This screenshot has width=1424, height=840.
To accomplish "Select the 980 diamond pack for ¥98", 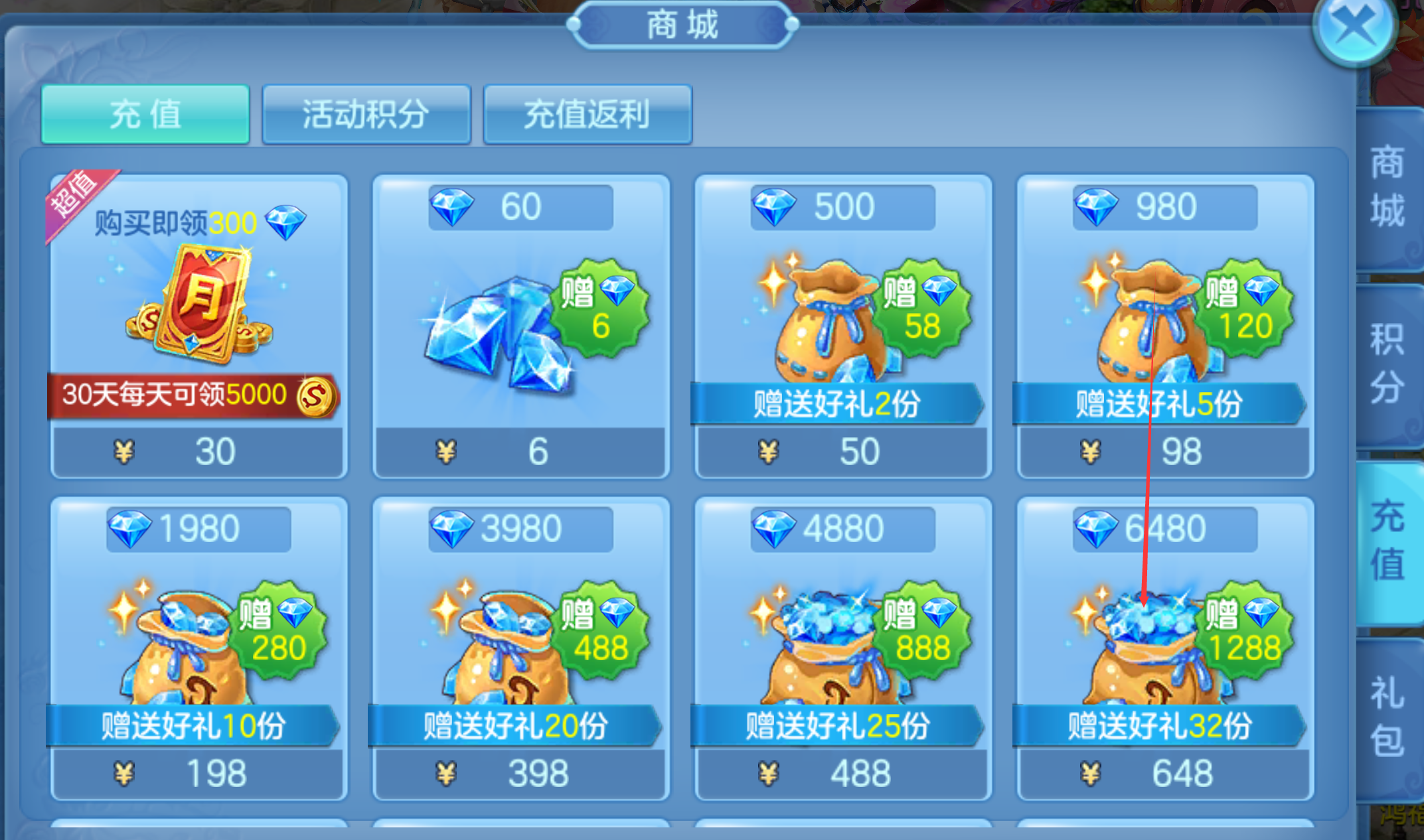I will point(1165,326).
